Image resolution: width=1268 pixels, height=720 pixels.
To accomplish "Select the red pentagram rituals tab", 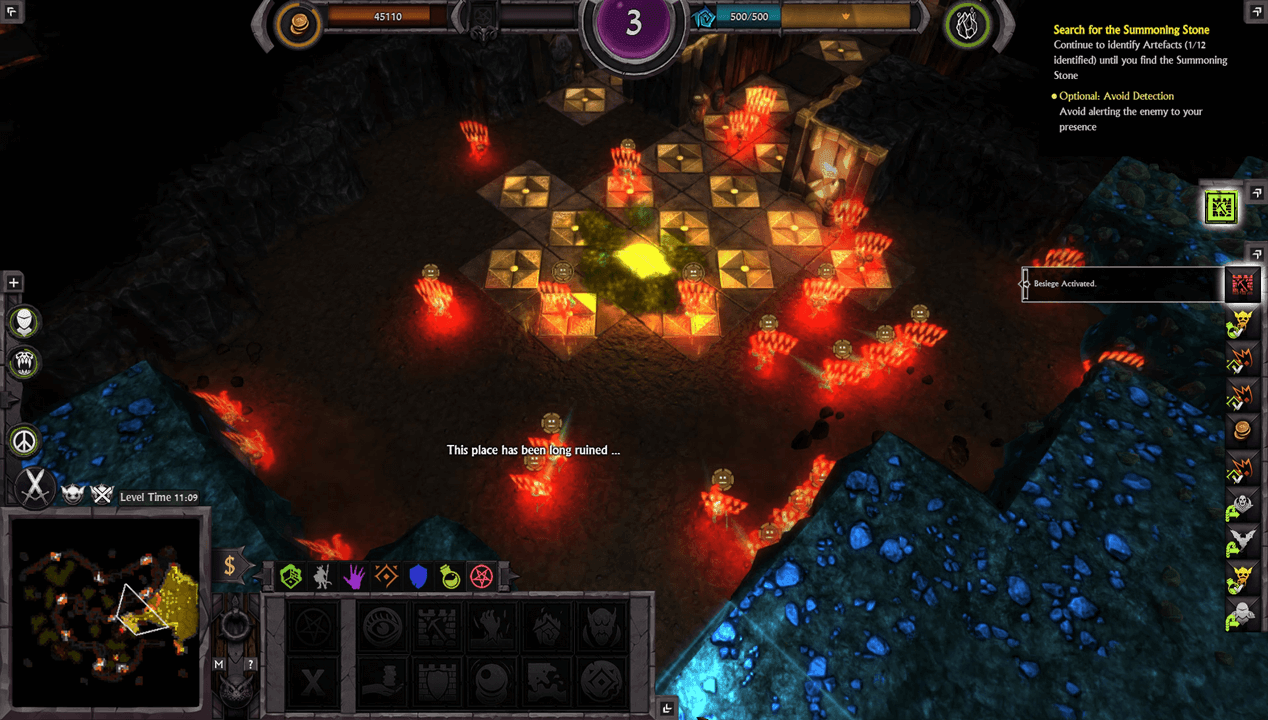I will pos(482,575).
